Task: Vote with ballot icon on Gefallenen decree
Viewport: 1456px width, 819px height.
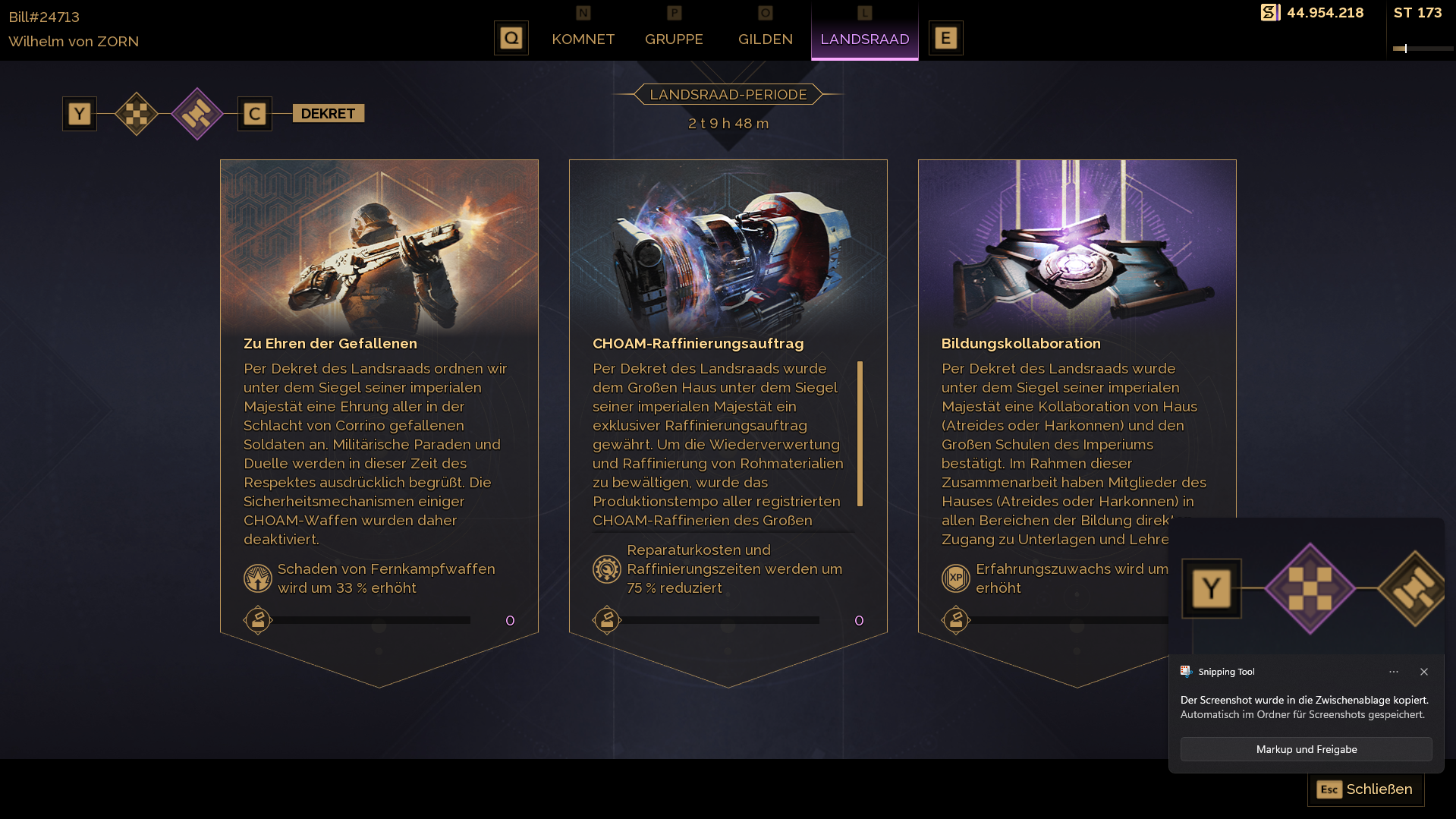Action: [x=258, y=620]
